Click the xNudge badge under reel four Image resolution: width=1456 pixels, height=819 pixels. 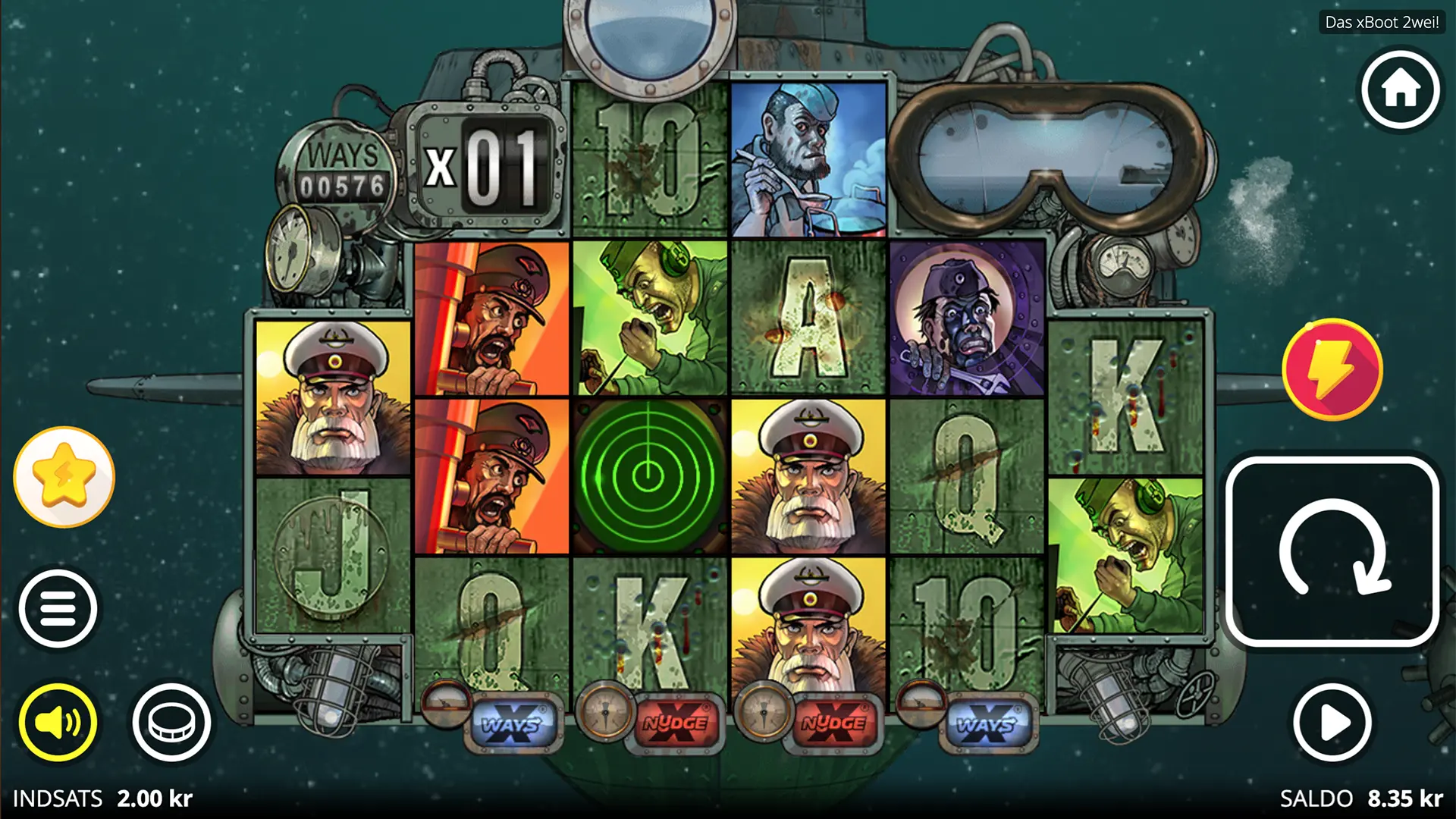pyautogui.click(x=834, y=723)
